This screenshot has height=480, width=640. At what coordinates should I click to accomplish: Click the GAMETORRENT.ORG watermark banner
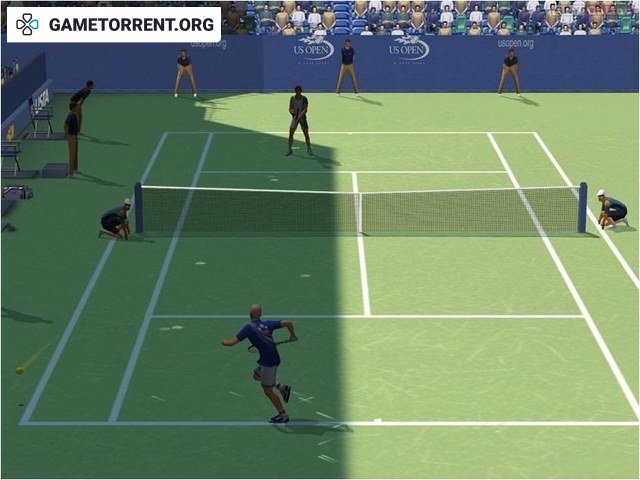point(114,24)
